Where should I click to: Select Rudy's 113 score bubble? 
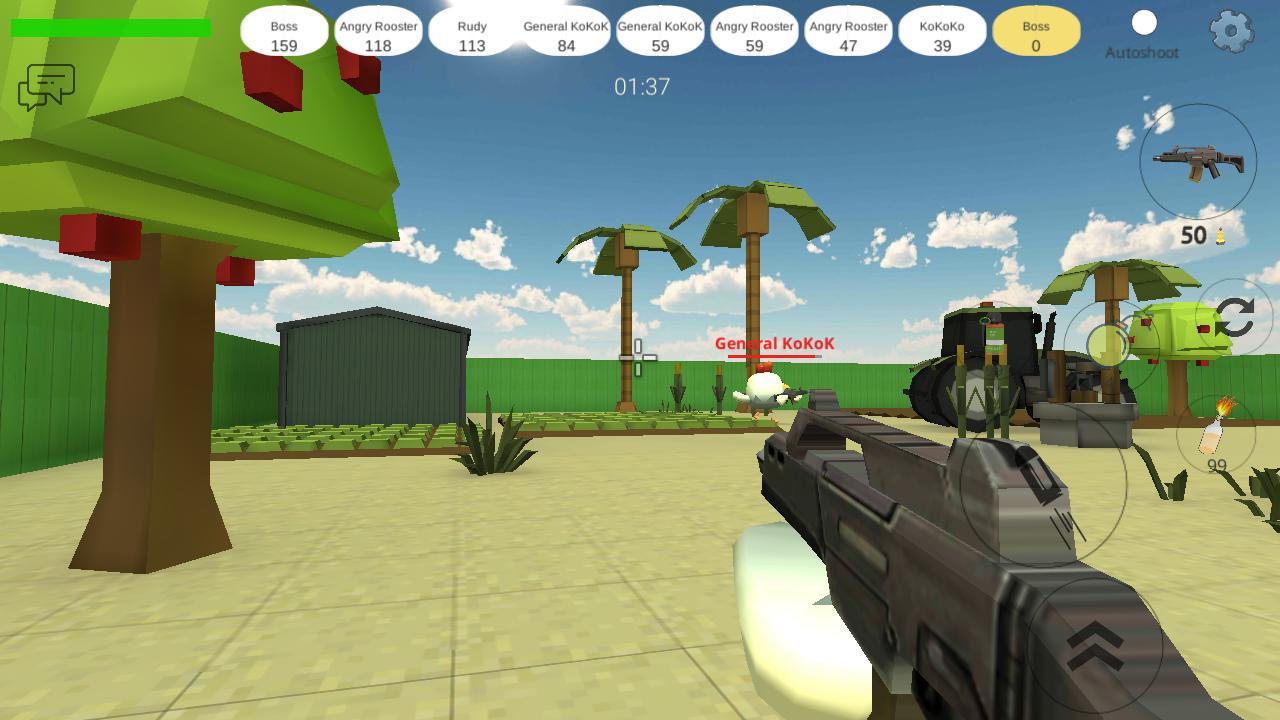pyautogui.click(x=470, y=31)
